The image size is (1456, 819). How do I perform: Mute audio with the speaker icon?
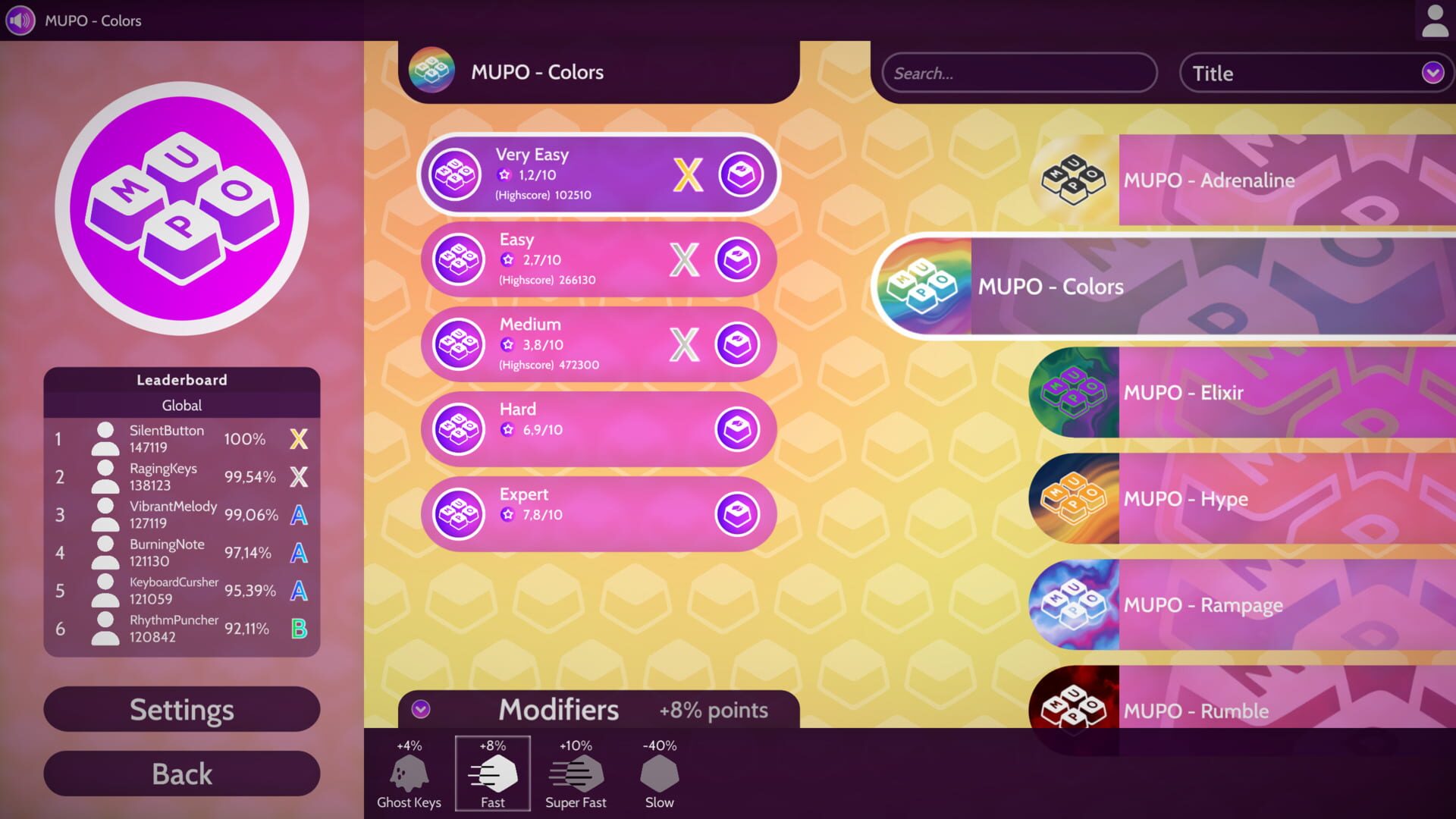click(x=19, y=20)
